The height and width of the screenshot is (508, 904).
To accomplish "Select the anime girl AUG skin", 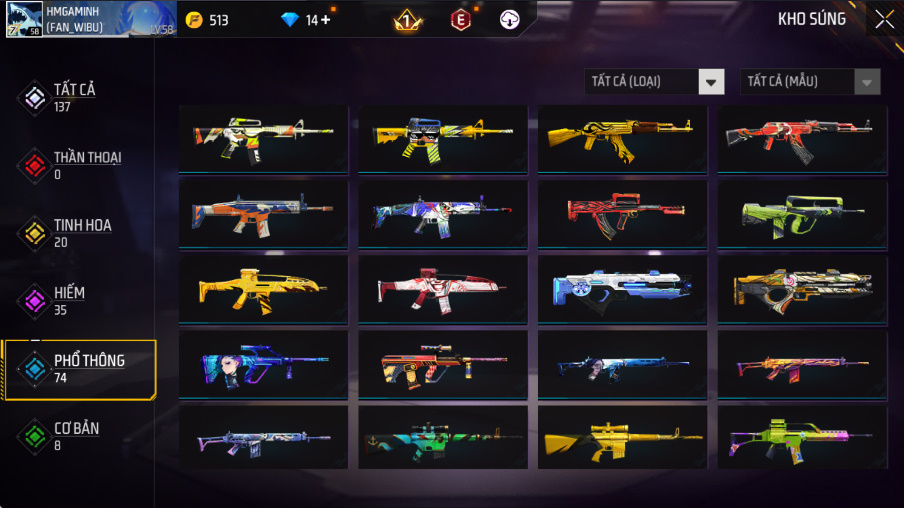I will [263, 363].
